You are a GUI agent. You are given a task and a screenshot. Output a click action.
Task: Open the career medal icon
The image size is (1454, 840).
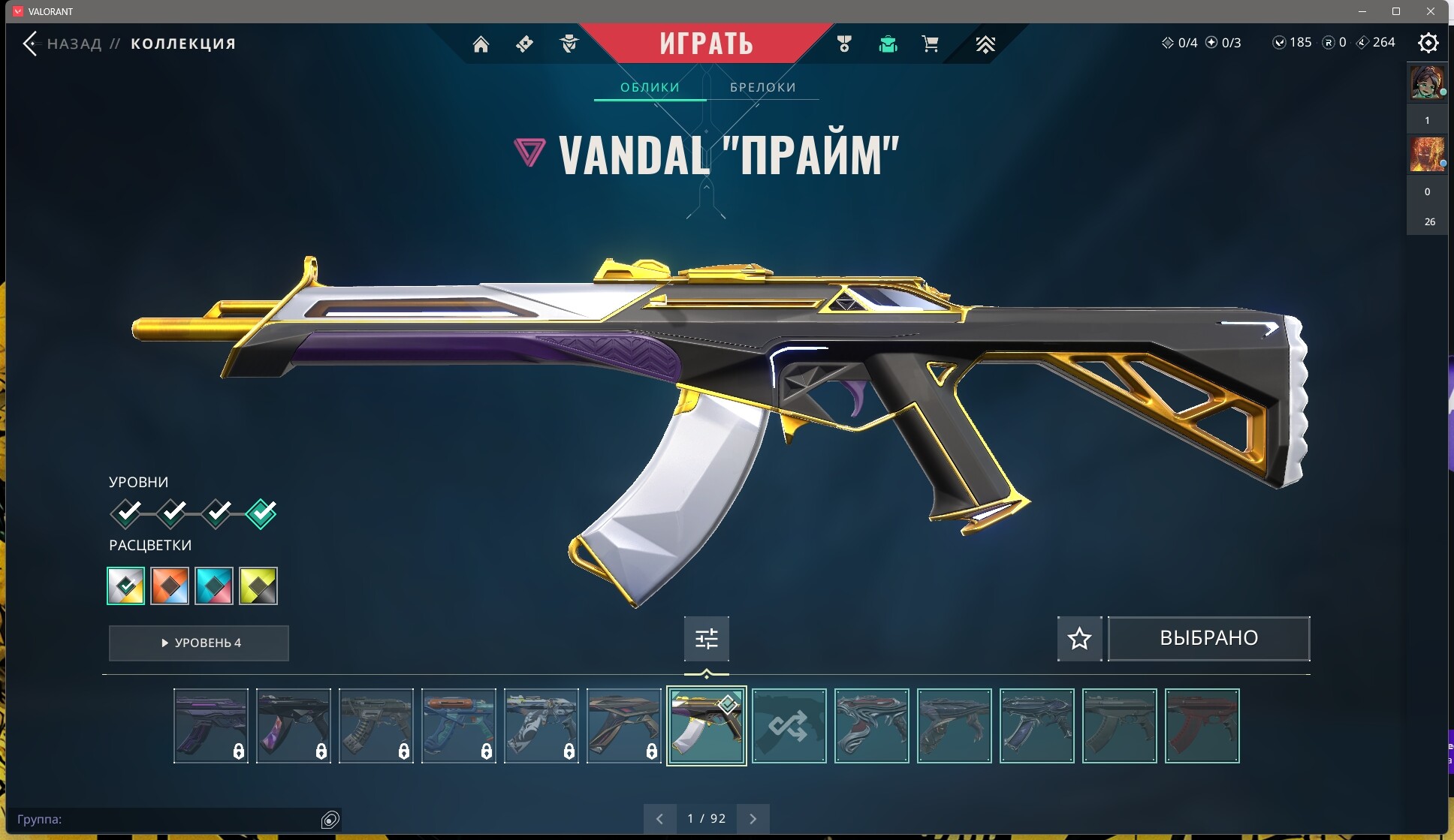[844, 44]
